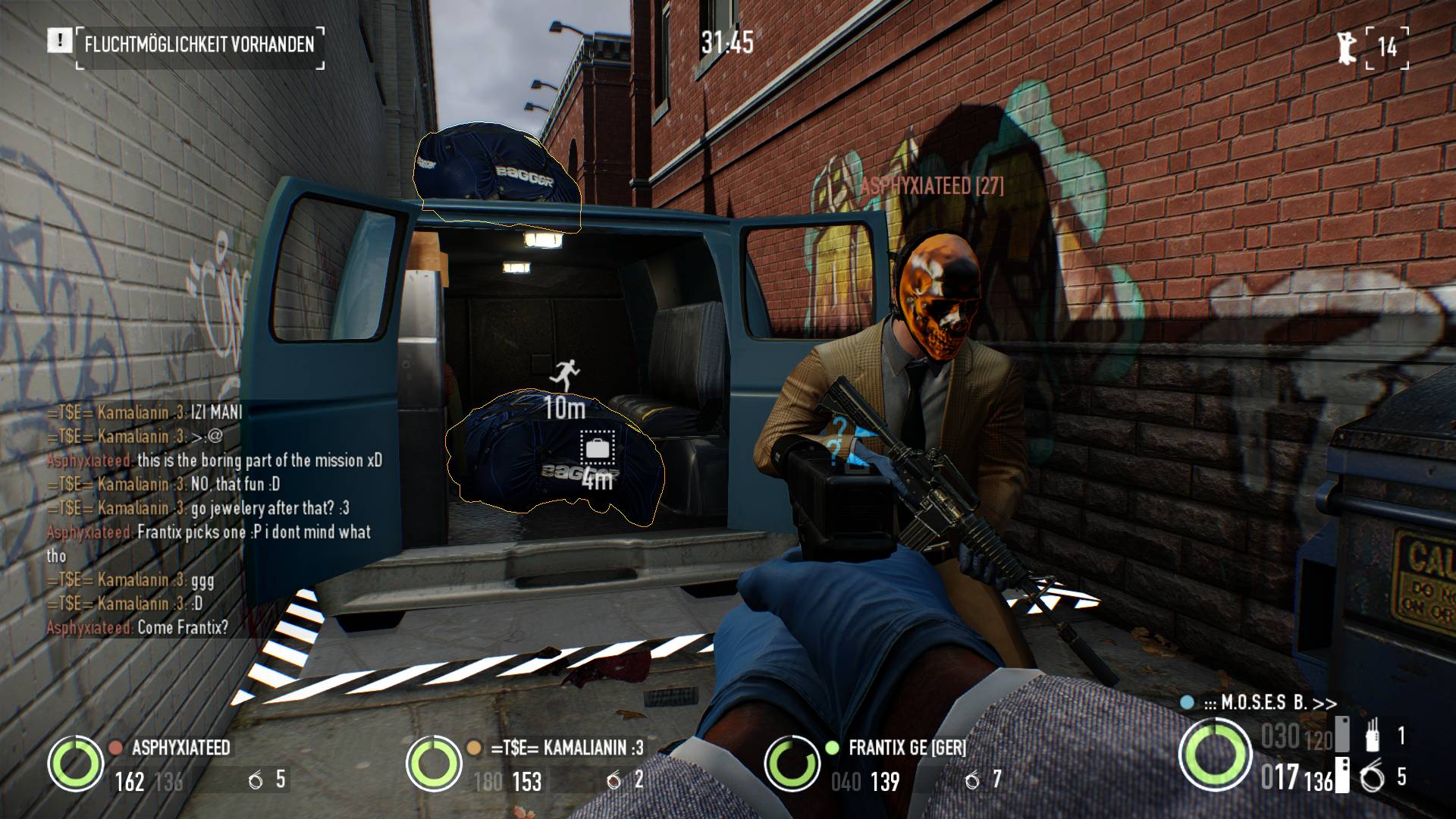Click your deployable equipment icon
This screenshot has height=819, width=1456.
(x=1372, y=736)
